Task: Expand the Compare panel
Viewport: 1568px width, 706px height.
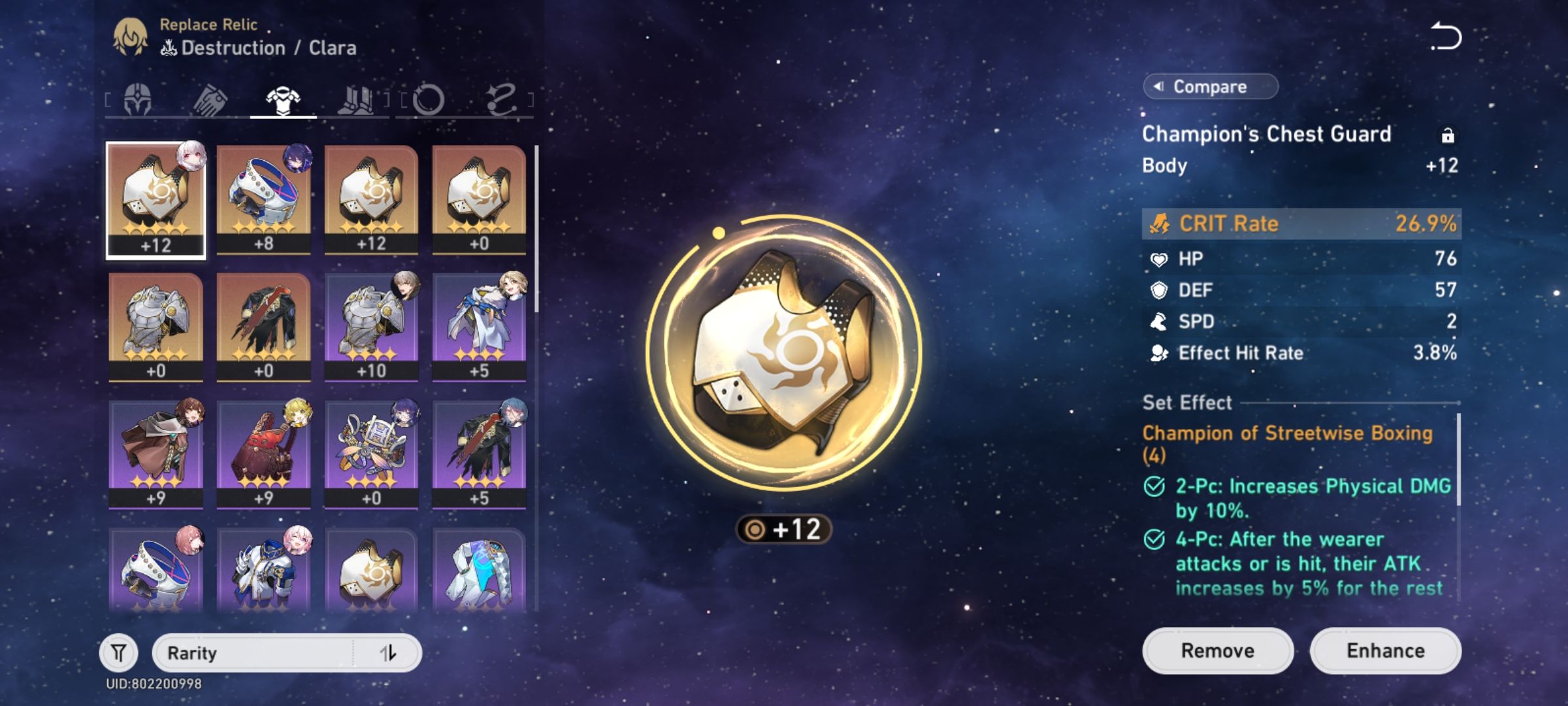Action: [1209, 86]
